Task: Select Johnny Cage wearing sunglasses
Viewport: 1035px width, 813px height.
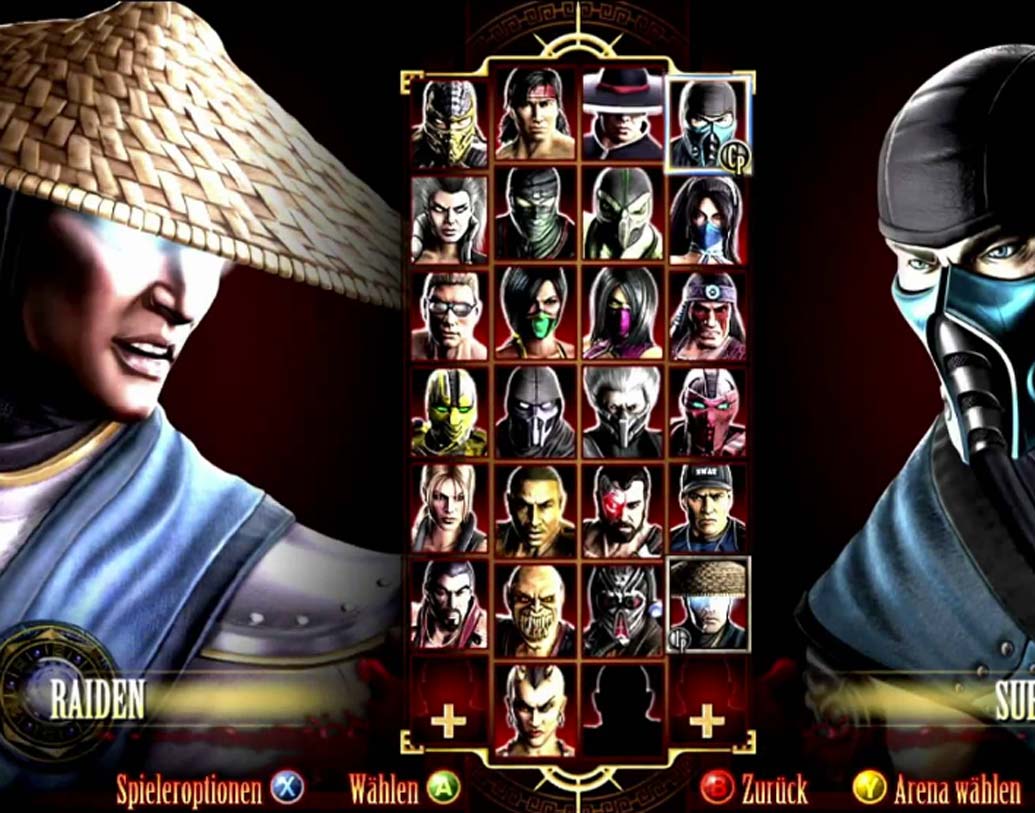Action: [449, 316]
